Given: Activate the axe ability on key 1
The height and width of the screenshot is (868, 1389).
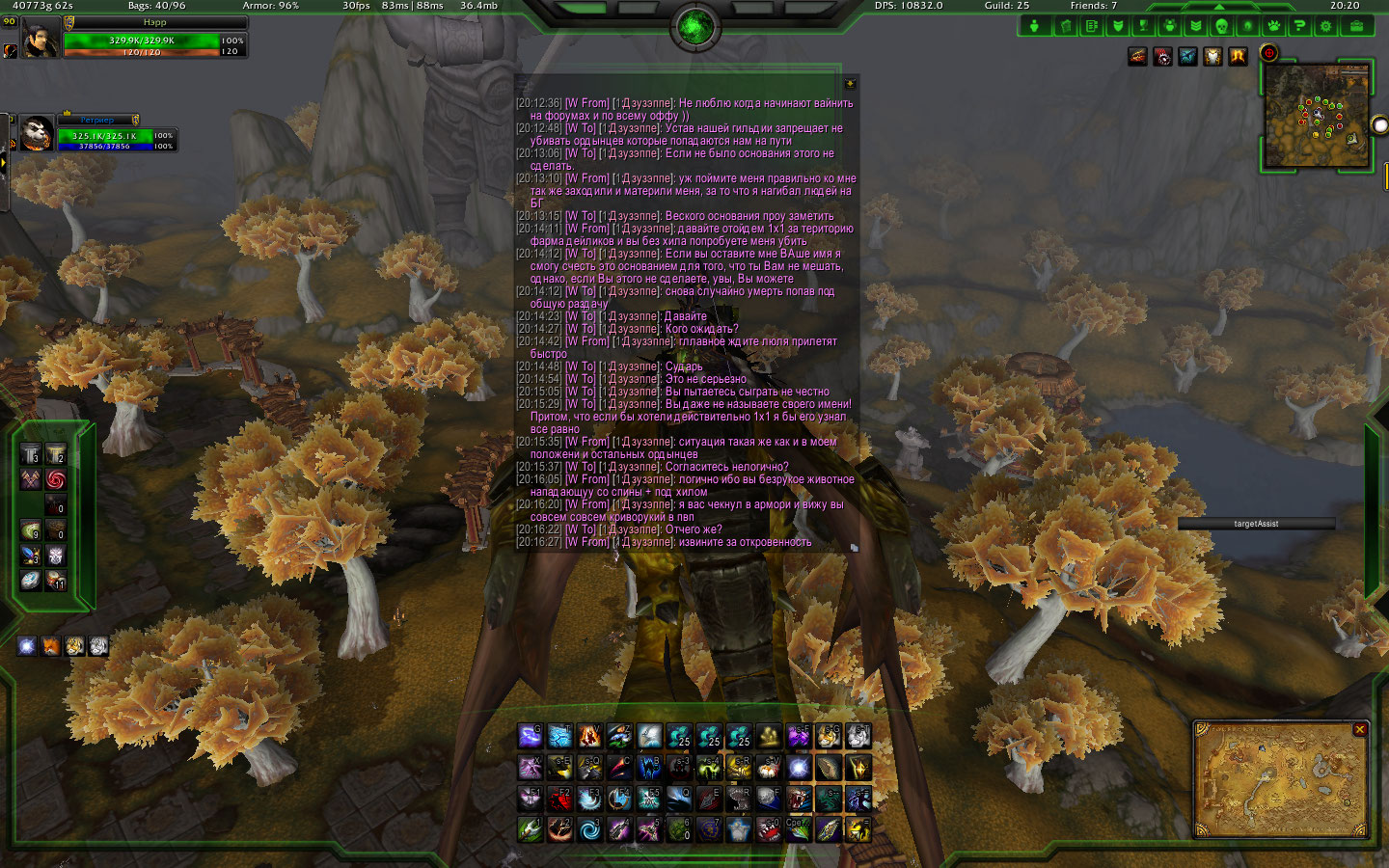Looking at the screenshot, I should point(530,828).
